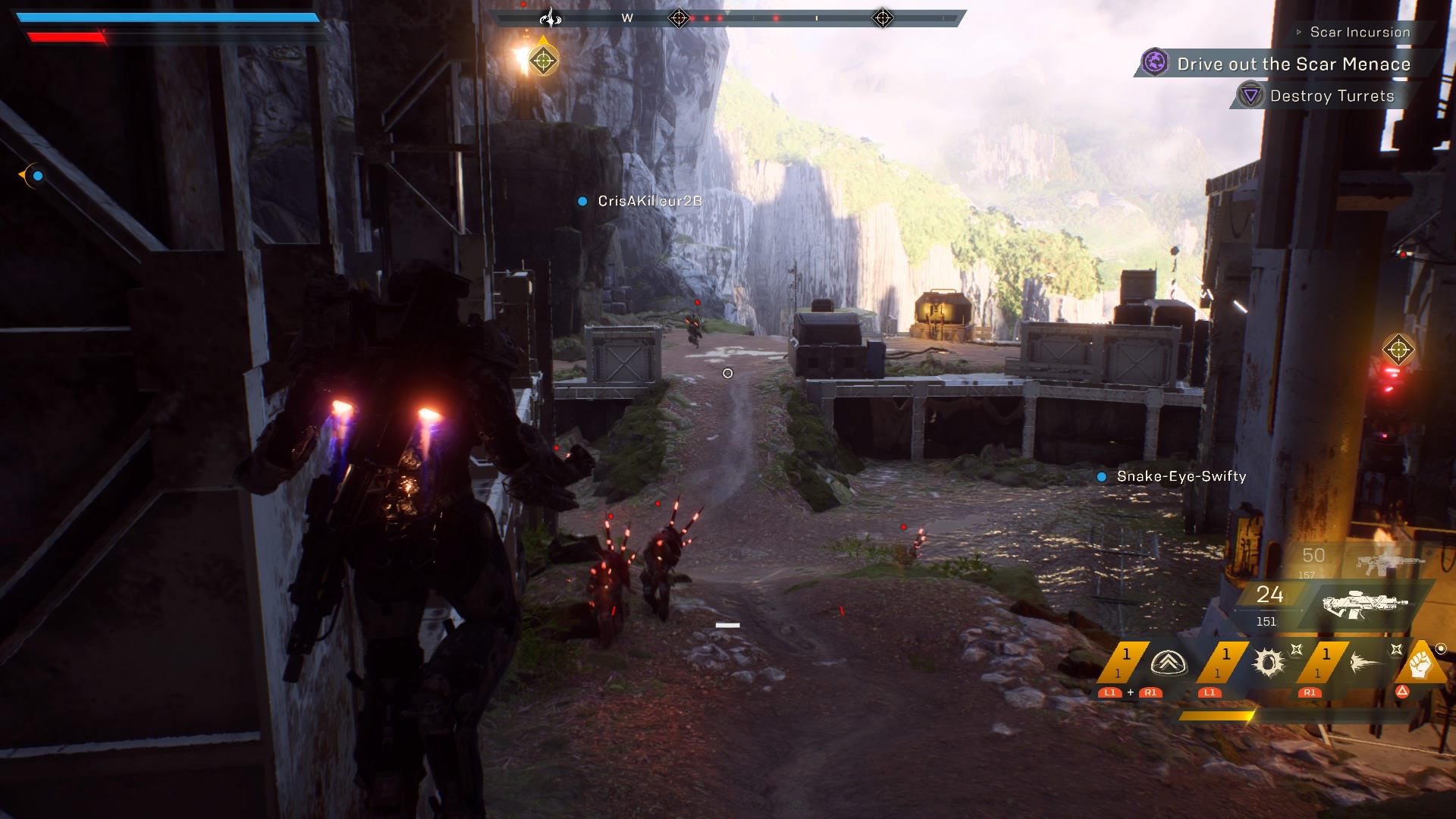Select the equipped rifle with 24 rounds

pyautogui.click(x=1365, y=604)
